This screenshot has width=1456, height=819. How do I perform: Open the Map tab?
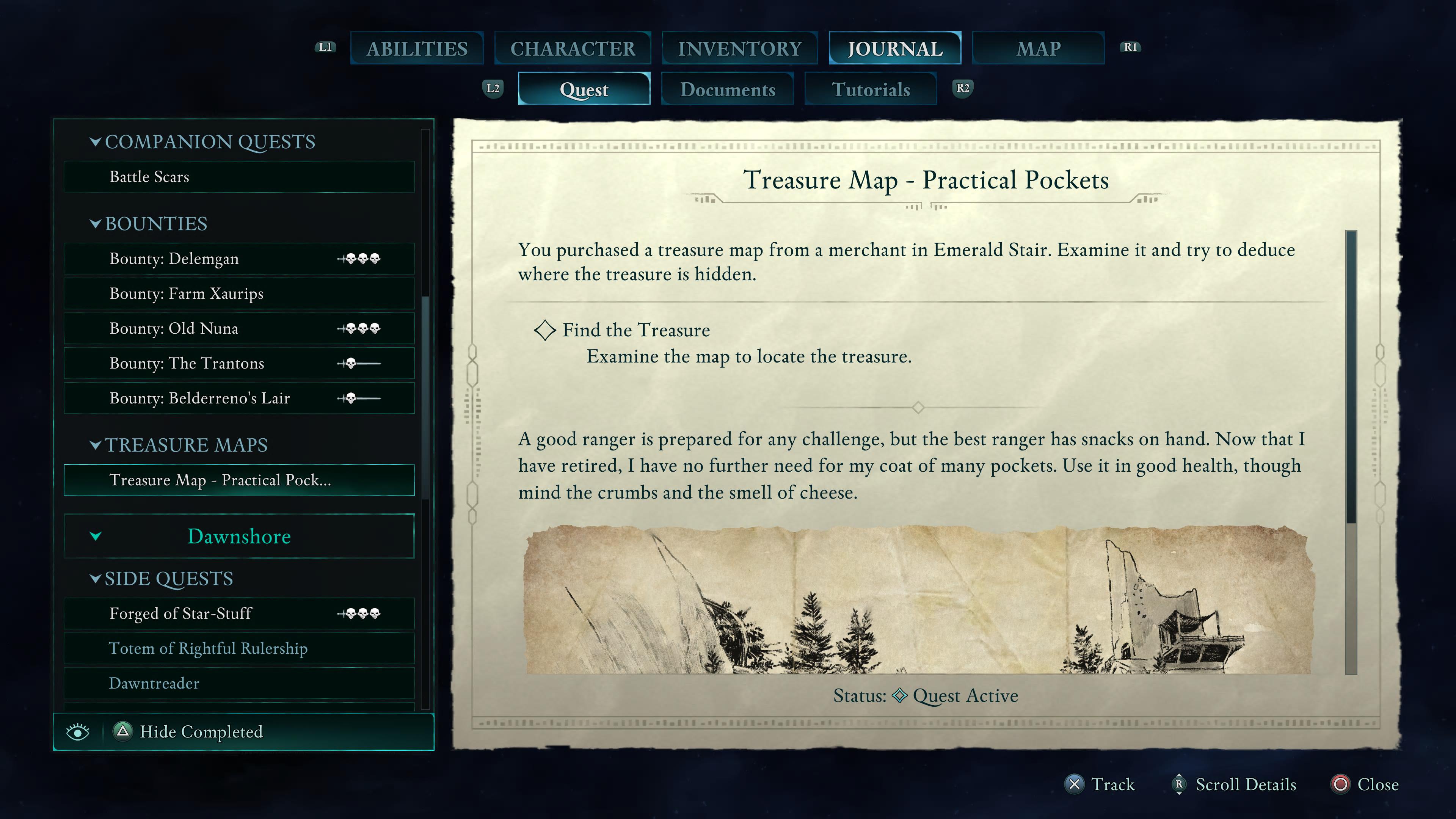pos(1038,49)
